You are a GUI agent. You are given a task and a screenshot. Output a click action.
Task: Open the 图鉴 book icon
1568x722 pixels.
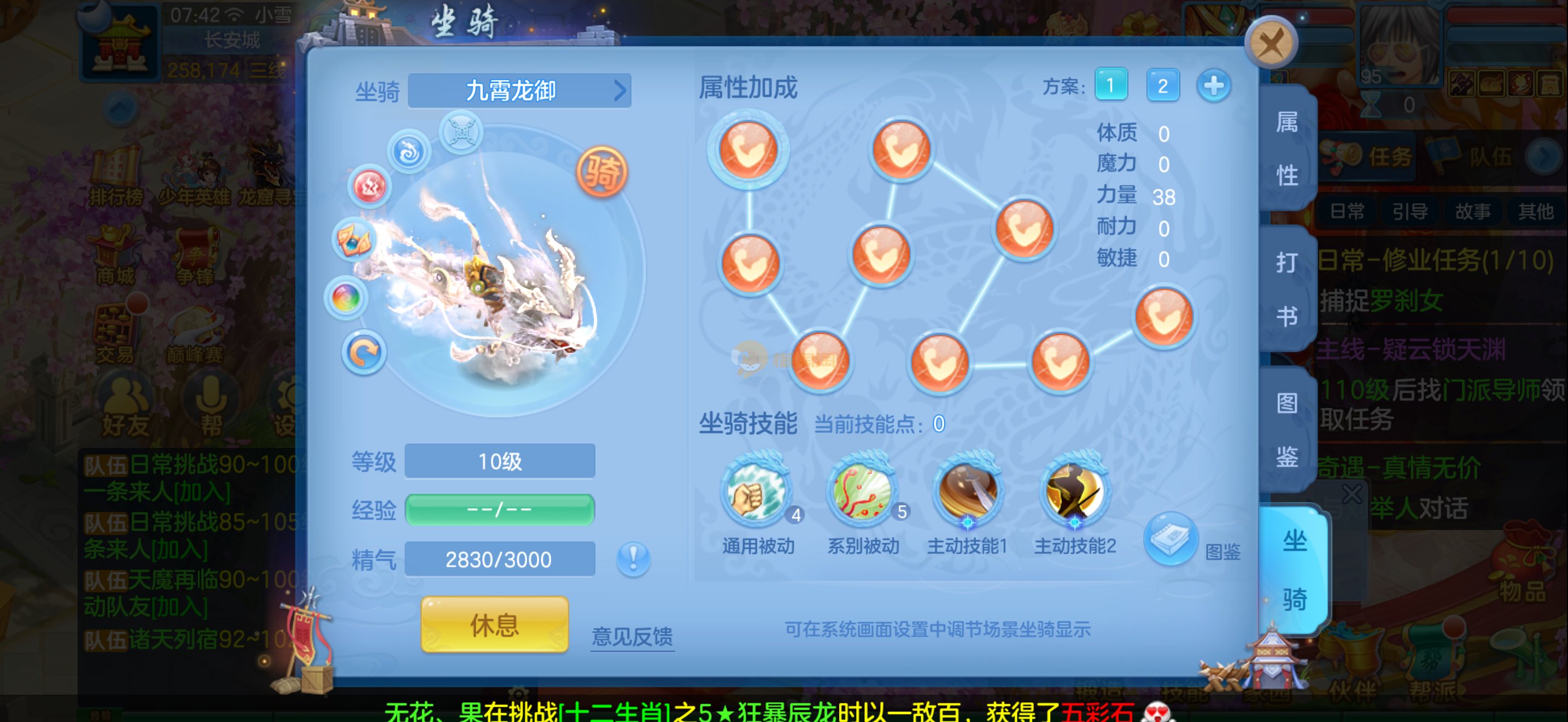tap(1170, 540)
